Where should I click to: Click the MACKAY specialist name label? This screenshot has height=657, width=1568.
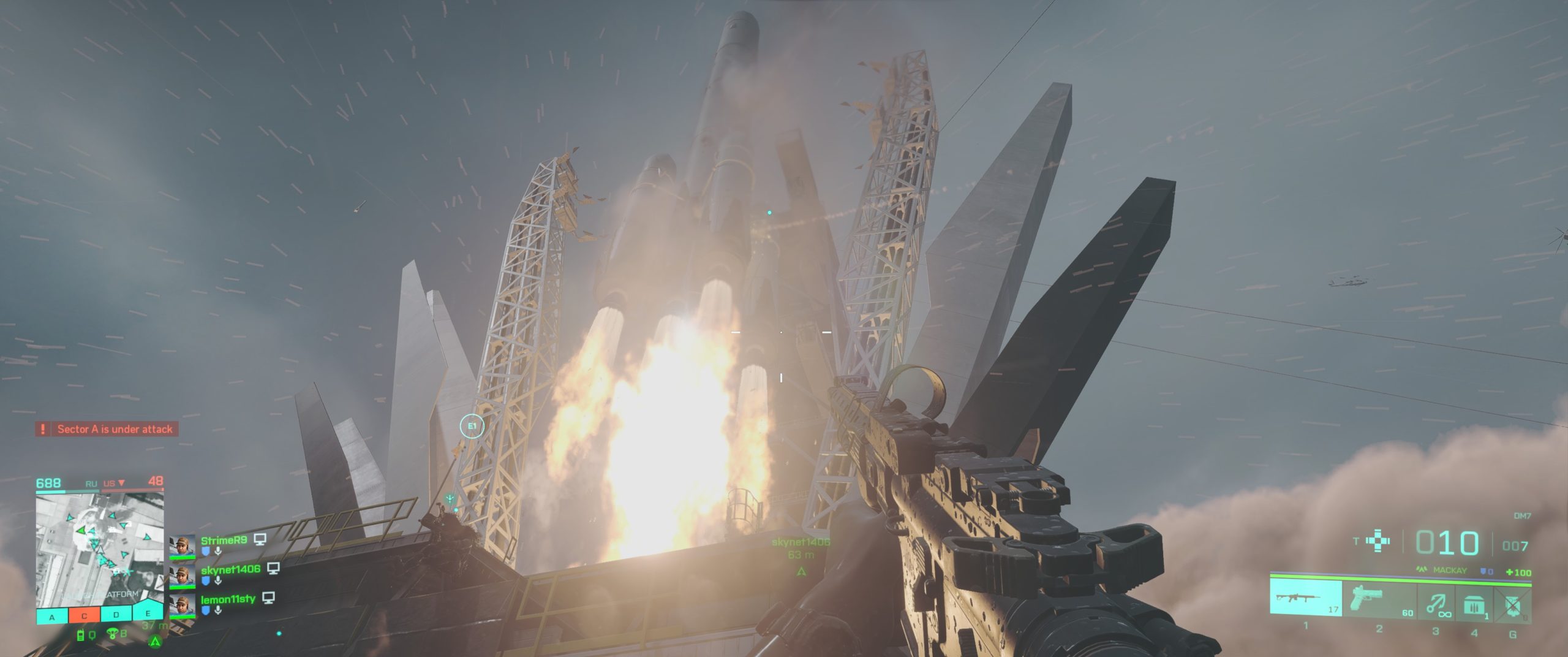point(1450,571)
